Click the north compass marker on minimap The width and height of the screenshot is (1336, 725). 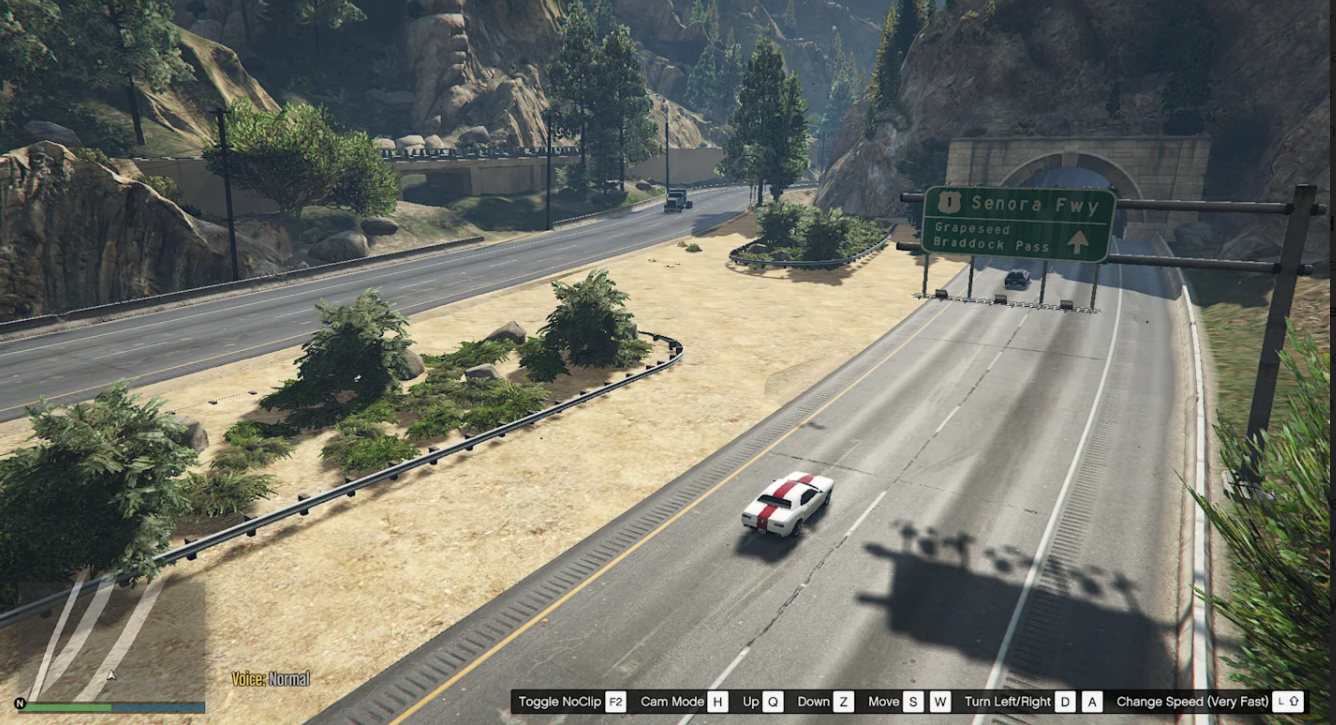20,704
